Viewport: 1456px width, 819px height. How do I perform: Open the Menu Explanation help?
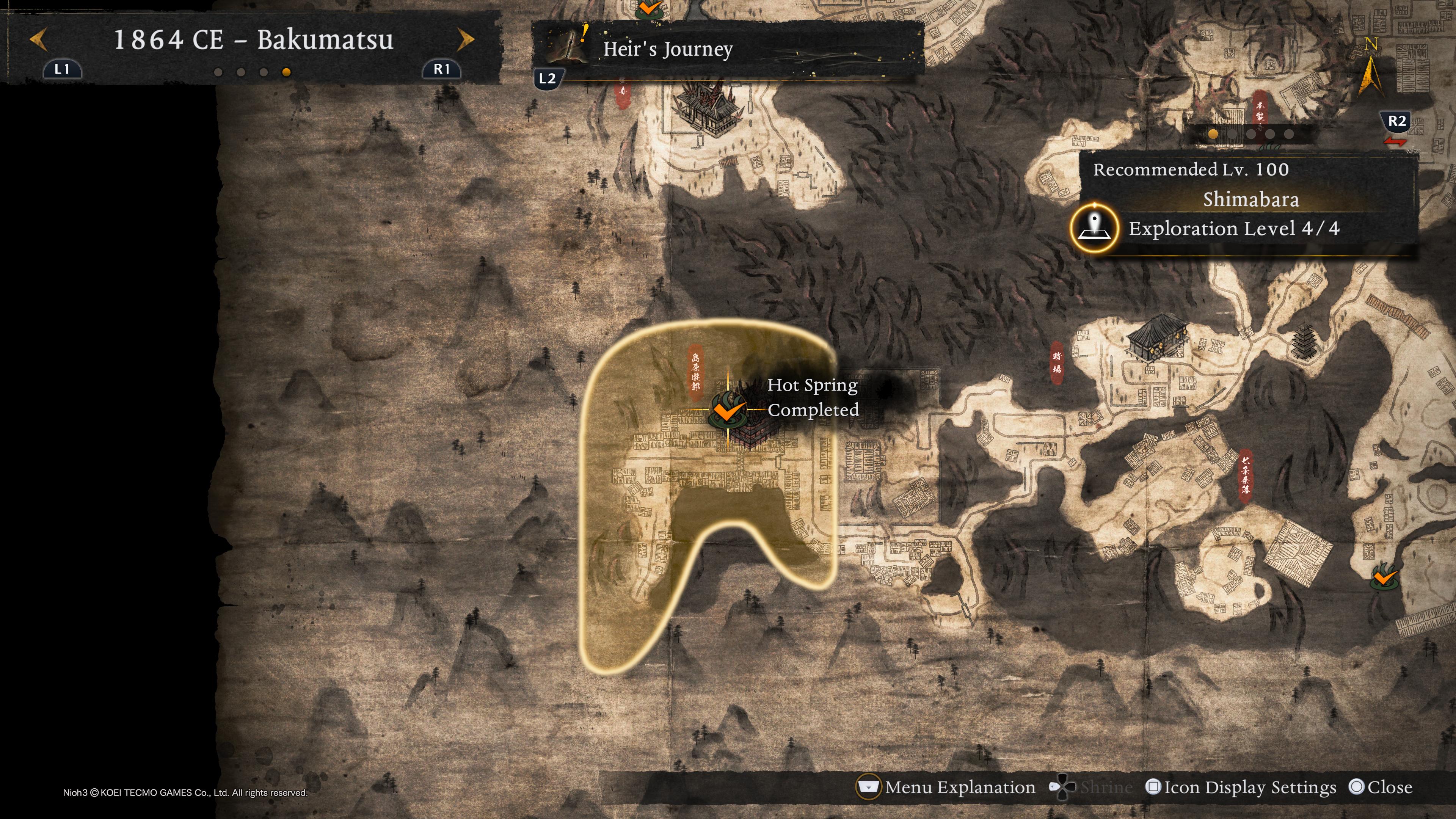(x=947, y=788)
